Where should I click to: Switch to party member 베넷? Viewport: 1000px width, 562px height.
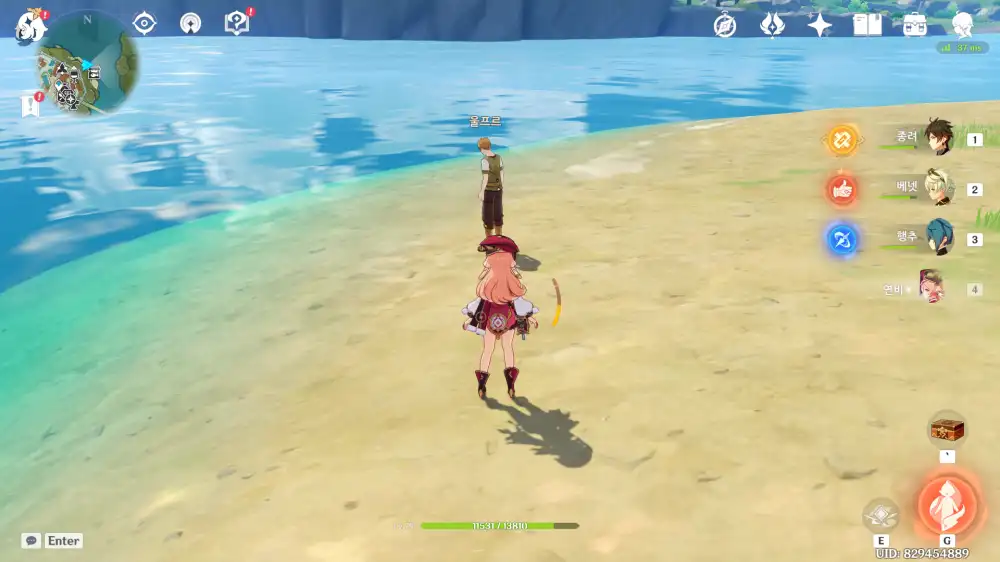tap(939, 188)
